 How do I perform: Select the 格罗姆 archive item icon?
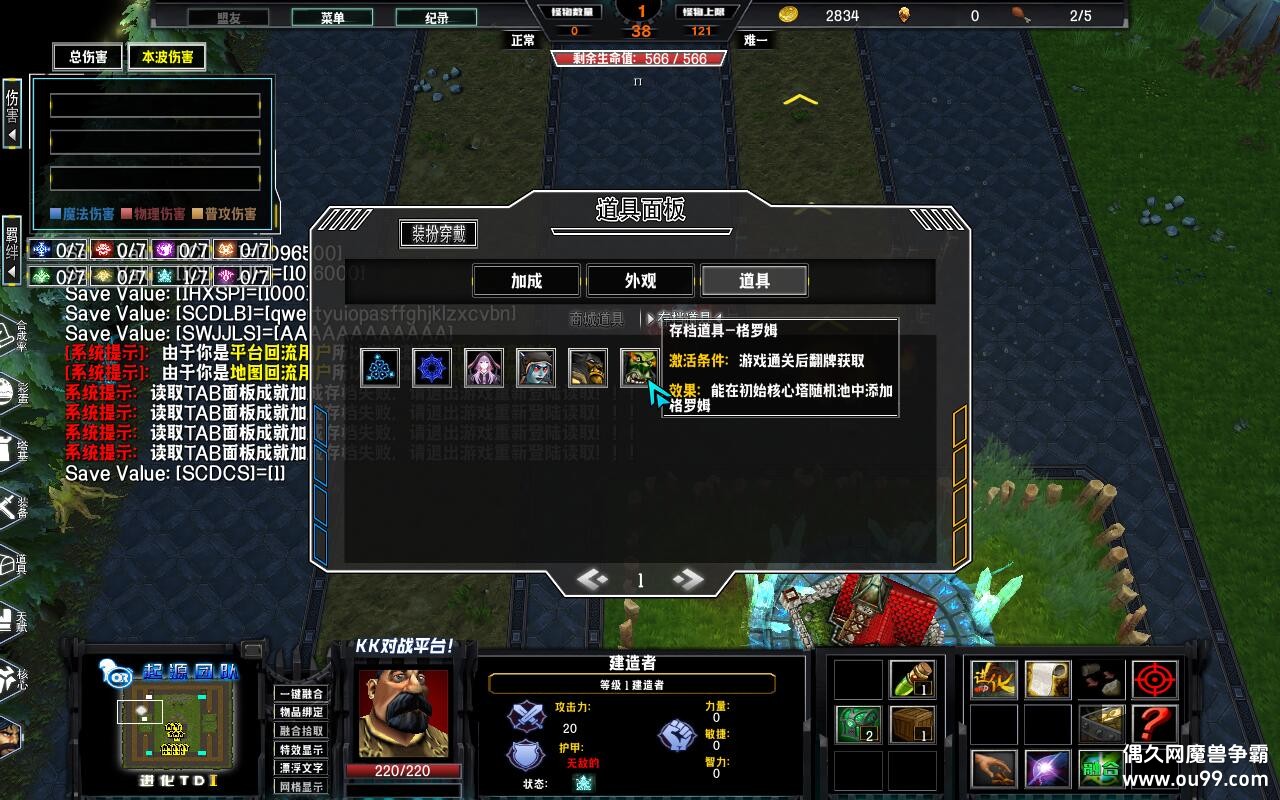click(x=639, y=367)
